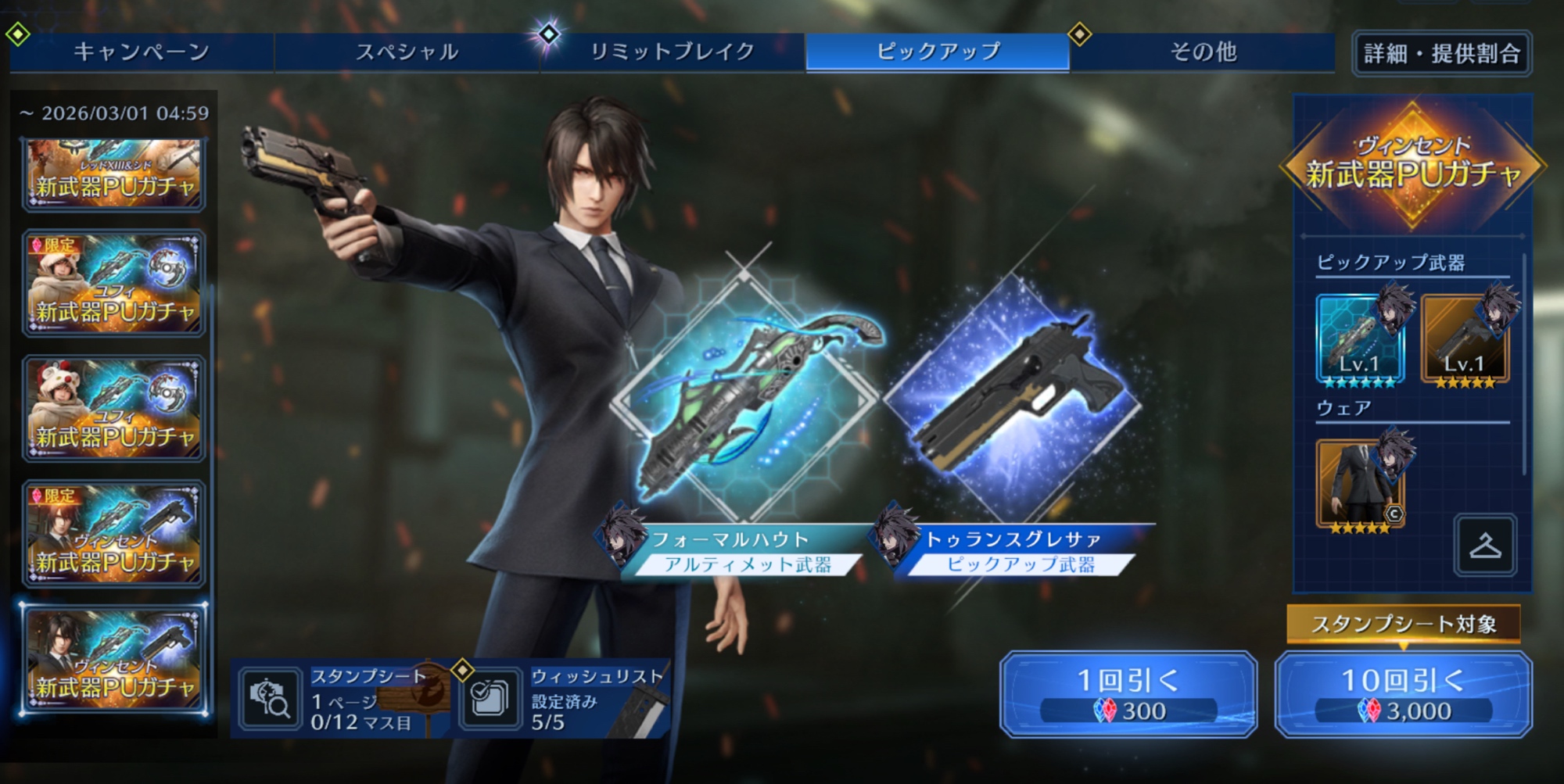Open 詳細・提供割合 details and rates
This screenshot has width=1564, height=784.
pos(1441,53)
